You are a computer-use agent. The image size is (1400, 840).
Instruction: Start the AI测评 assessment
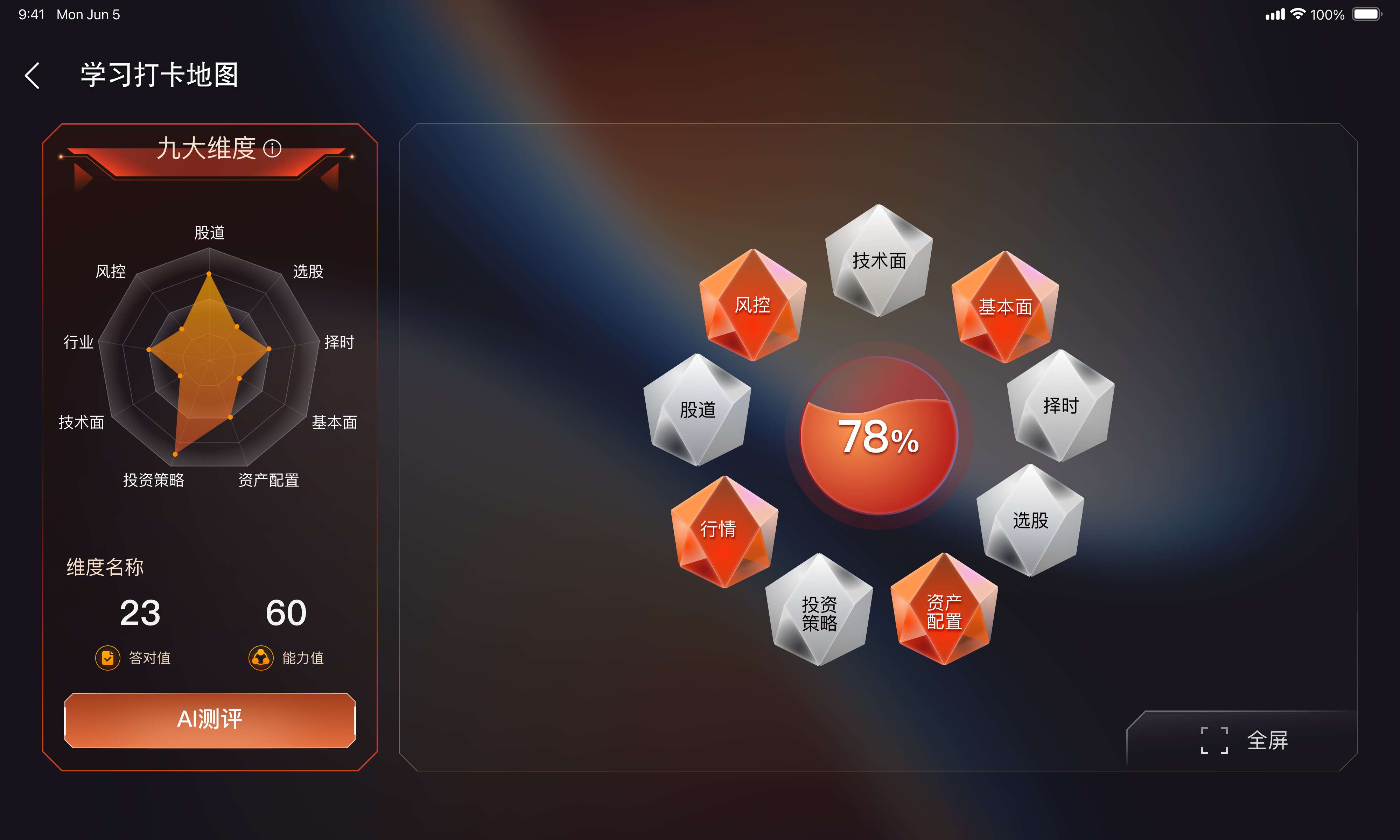(x=209, y=720)
